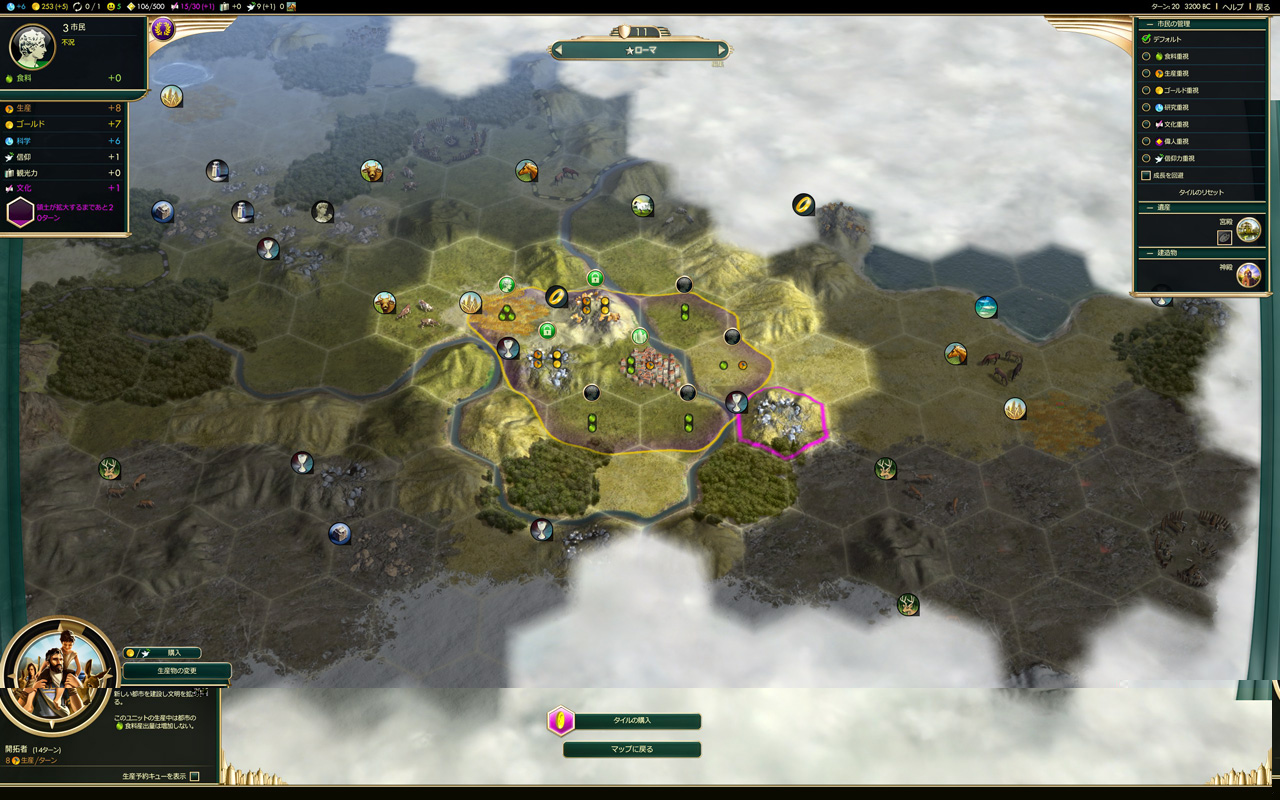The height and width of the screenshot is (800, 1280).
Task: Return to map with マップに戻る
Action: click(x=631, y=749)
